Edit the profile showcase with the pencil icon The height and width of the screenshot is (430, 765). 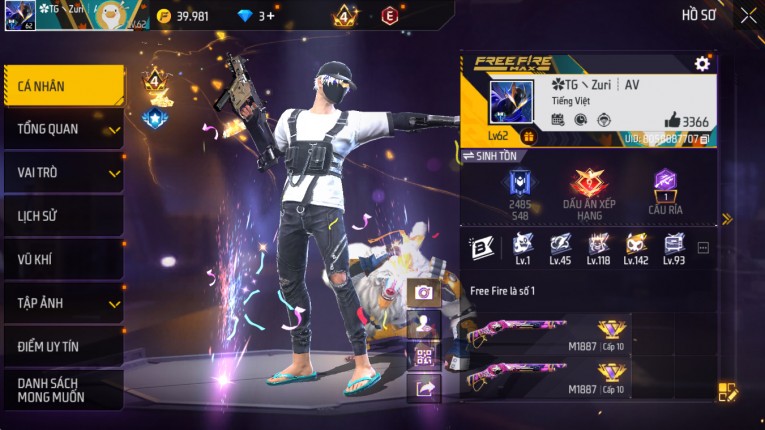728,392
